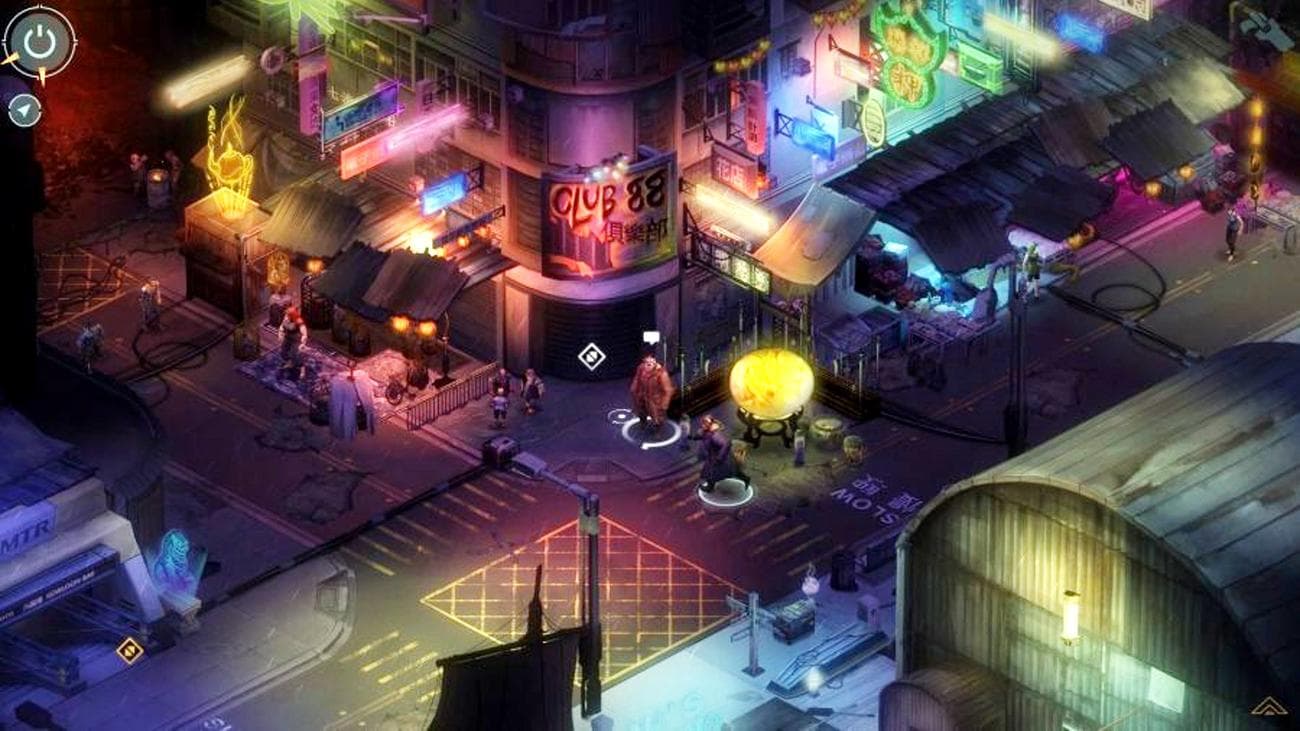Open the speech bubble above the ork NPC
1300x731 pixels.
[x=650, y=337]
